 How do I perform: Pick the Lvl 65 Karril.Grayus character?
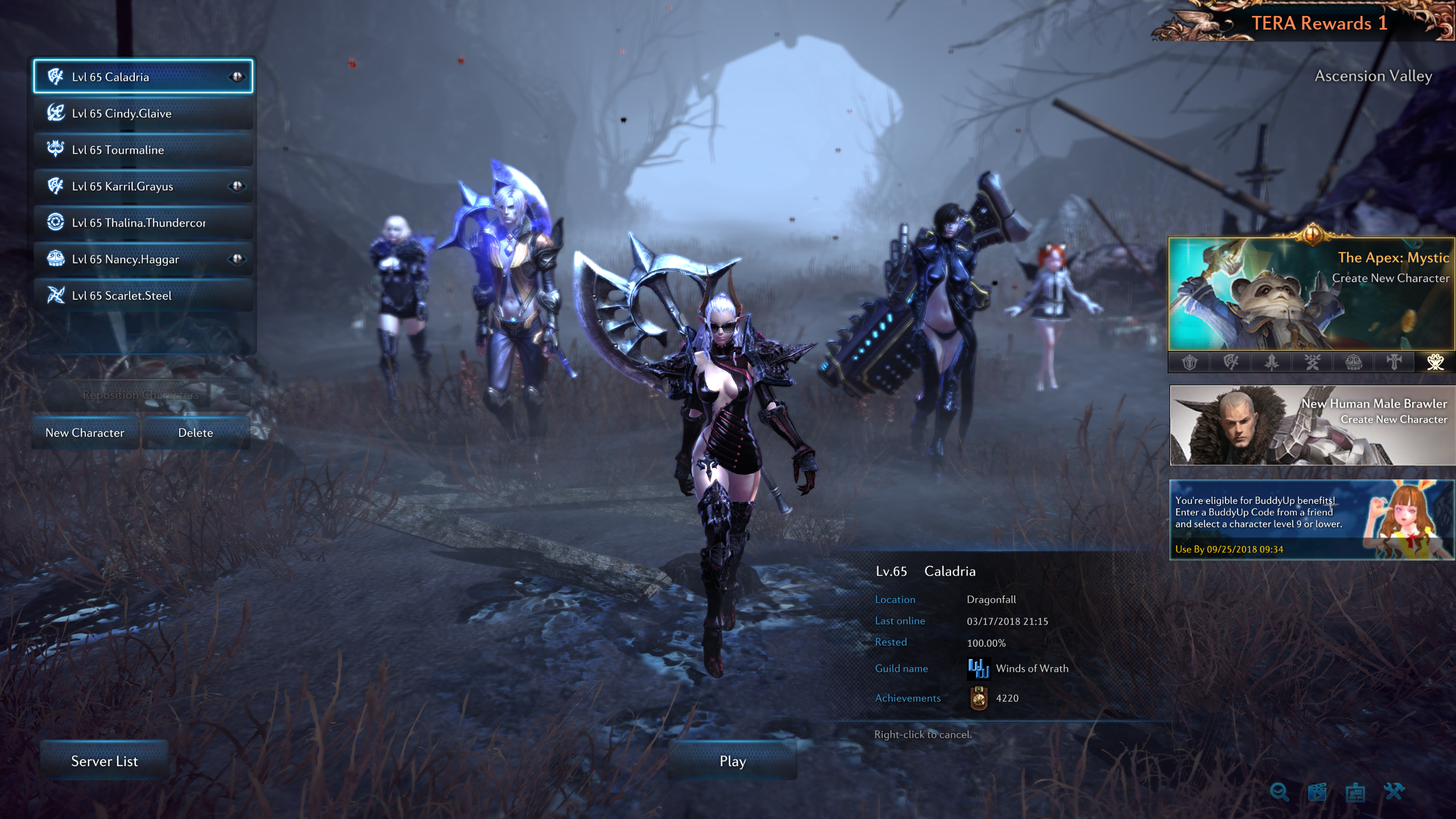coord(142,186)
